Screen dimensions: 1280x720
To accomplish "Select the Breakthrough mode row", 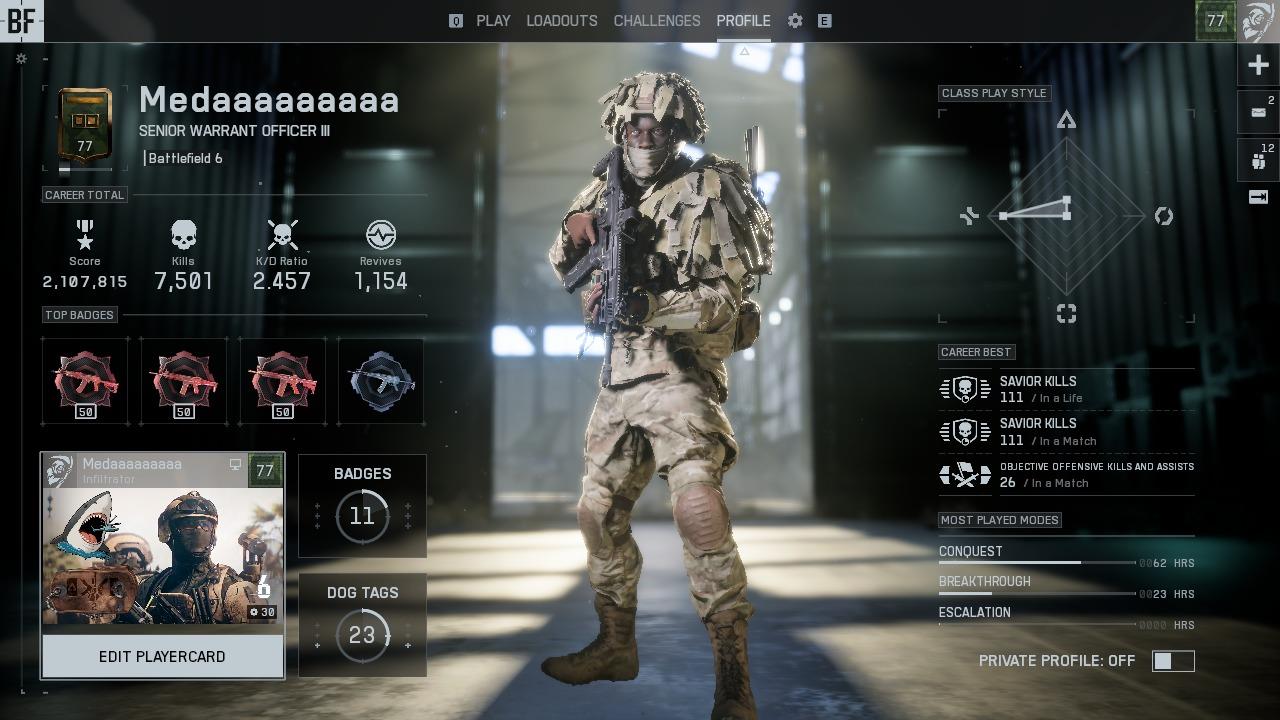I will click(x=1065, y=586).
